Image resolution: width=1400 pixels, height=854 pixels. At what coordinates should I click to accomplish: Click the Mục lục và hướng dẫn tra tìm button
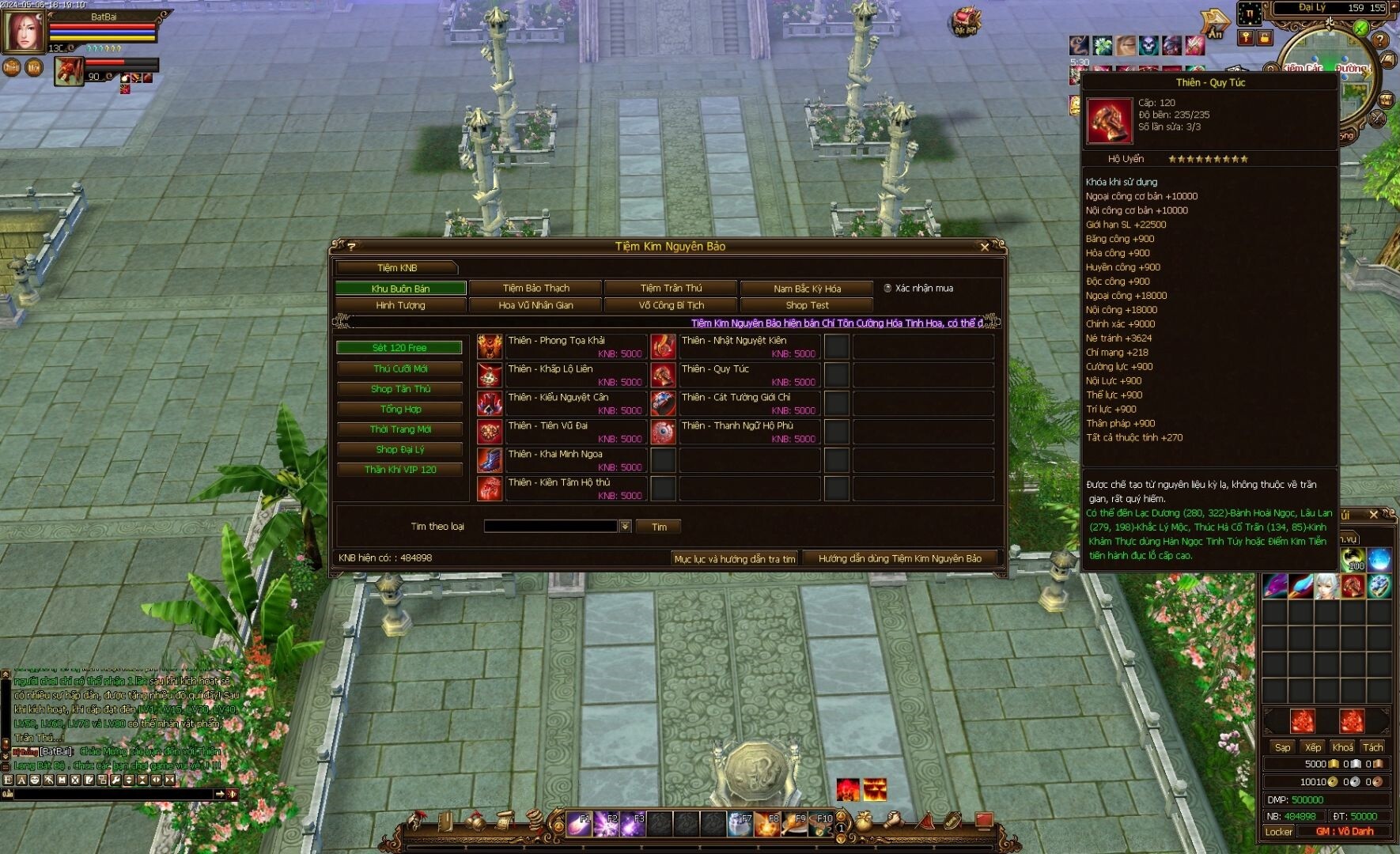tap(734, 558)
